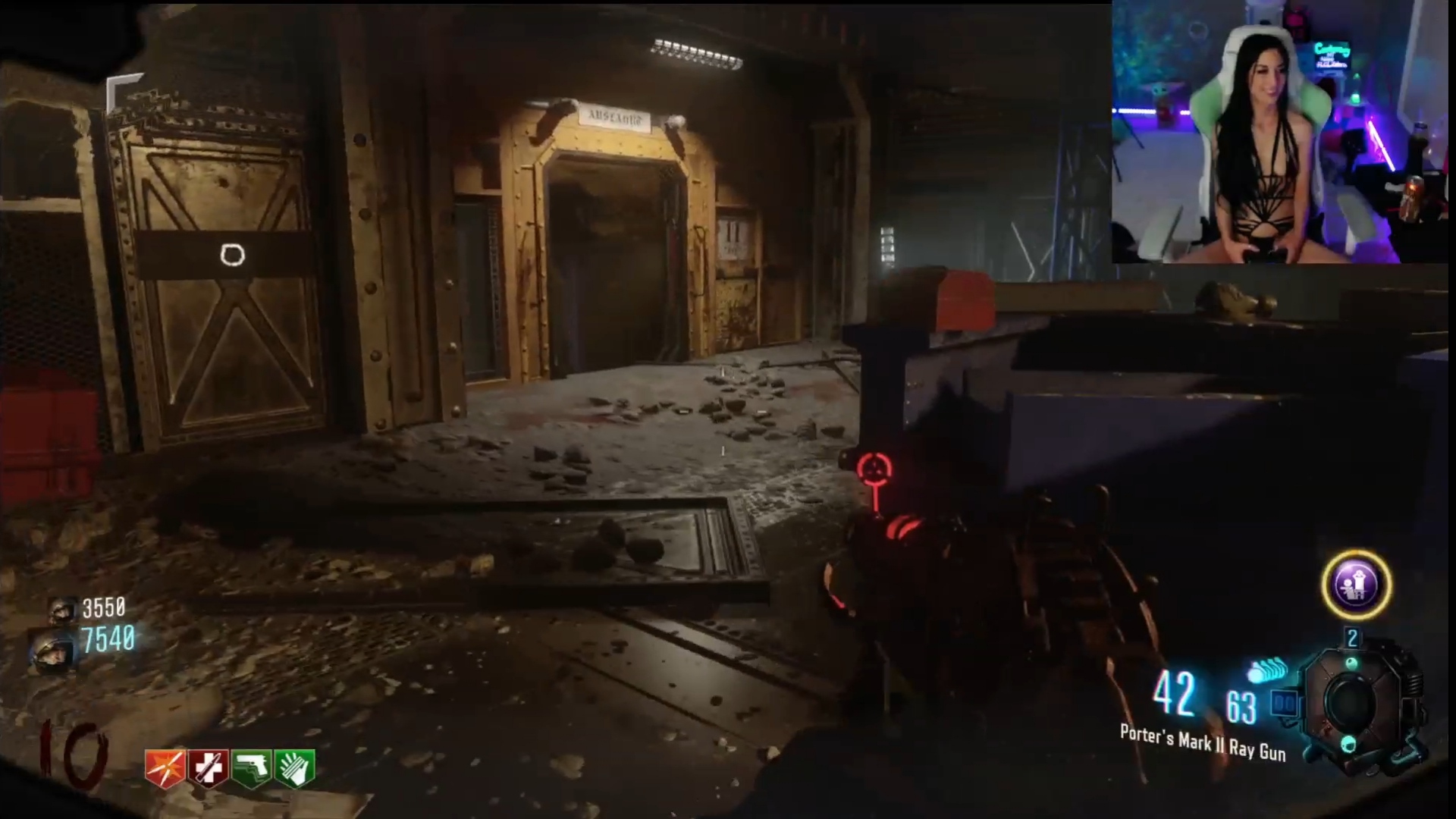Image resolution: width=1456 pixels, height=819 pixels.
Task: Click the Double Tap perk icon
Action: point(165,767)
